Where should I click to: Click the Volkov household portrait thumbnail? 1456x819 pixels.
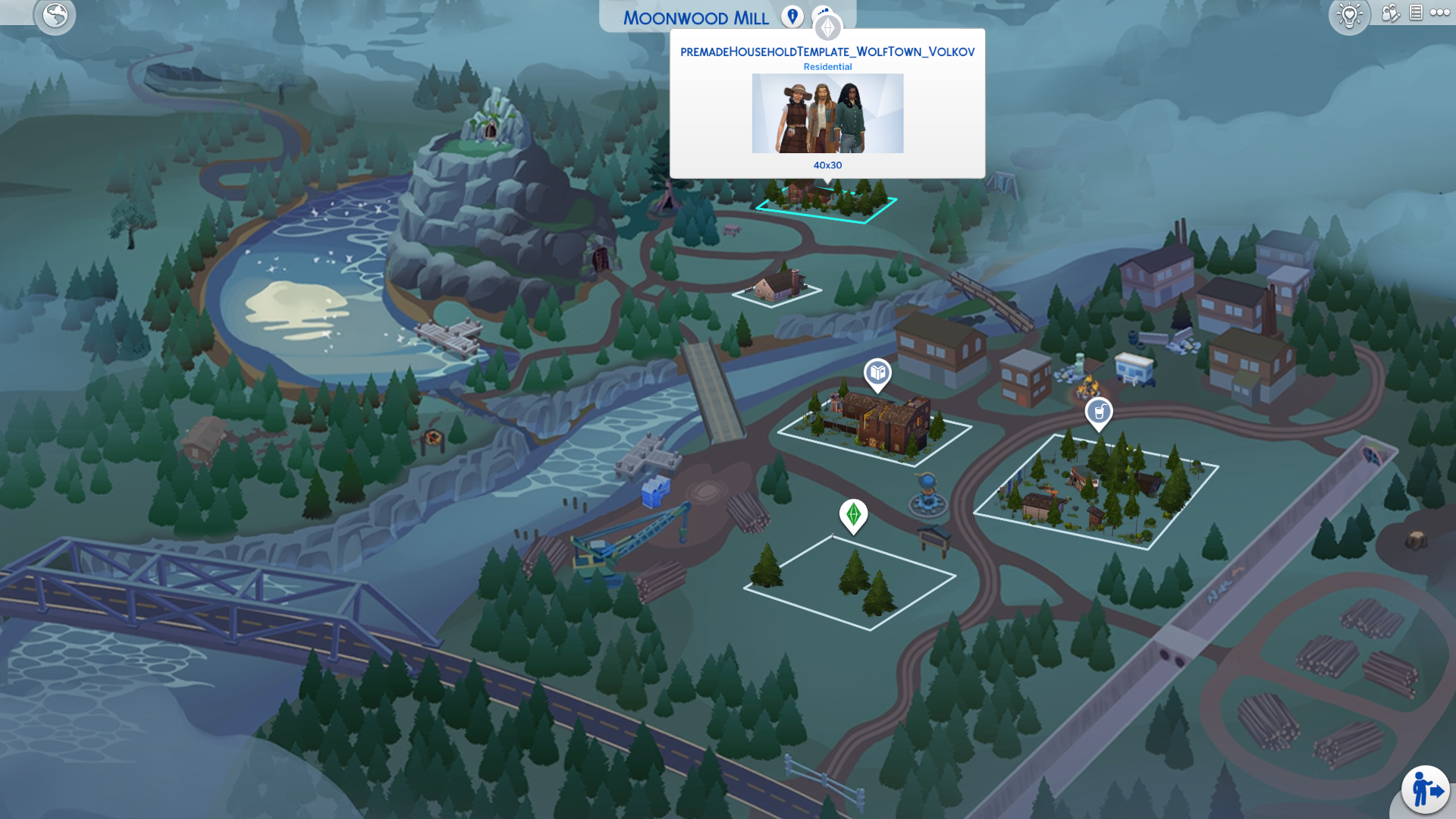(827, 113)
